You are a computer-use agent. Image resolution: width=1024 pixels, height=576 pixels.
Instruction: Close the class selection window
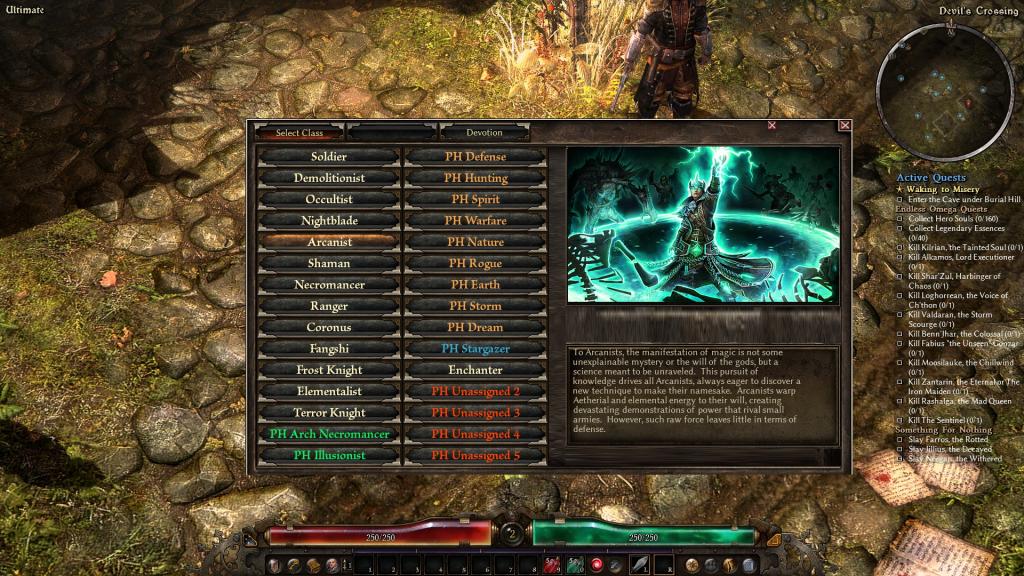click(845, 126)
